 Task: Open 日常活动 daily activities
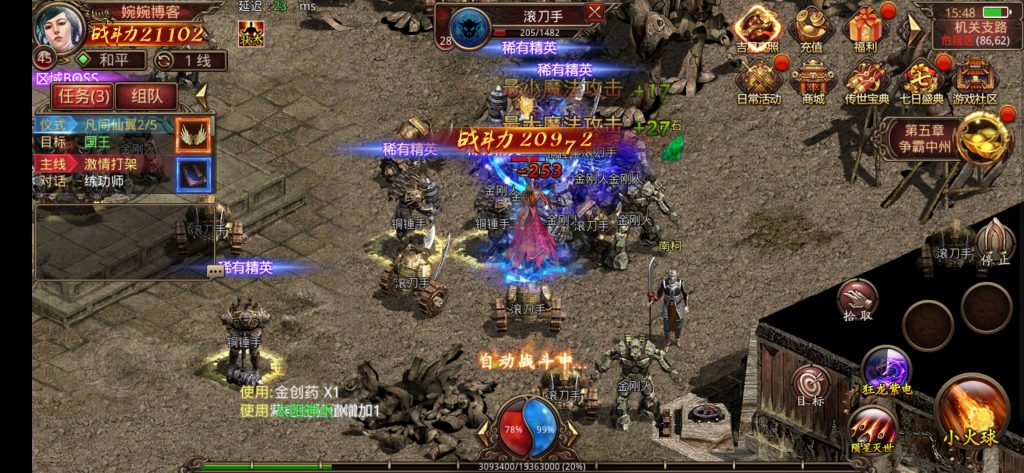click(758, 79)
